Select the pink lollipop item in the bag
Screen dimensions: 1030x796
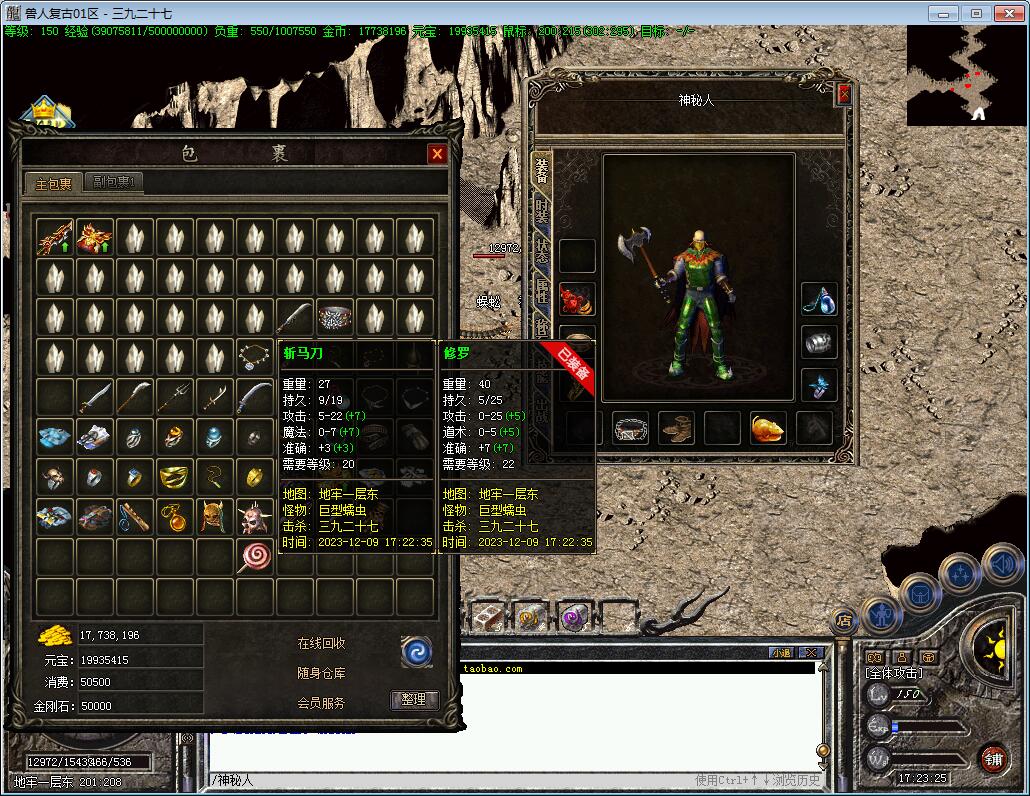coord(254,556)
